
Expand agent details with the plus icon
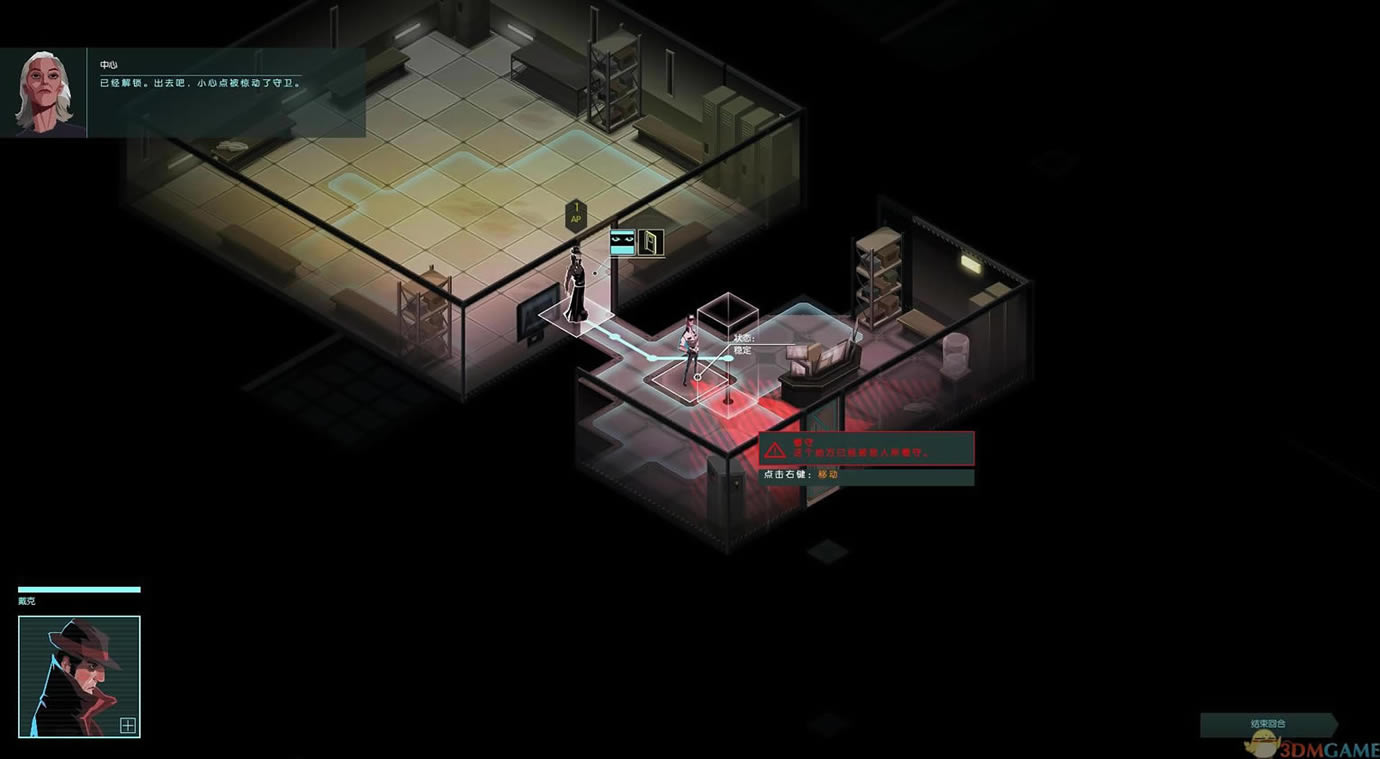(x=128, y=726)
